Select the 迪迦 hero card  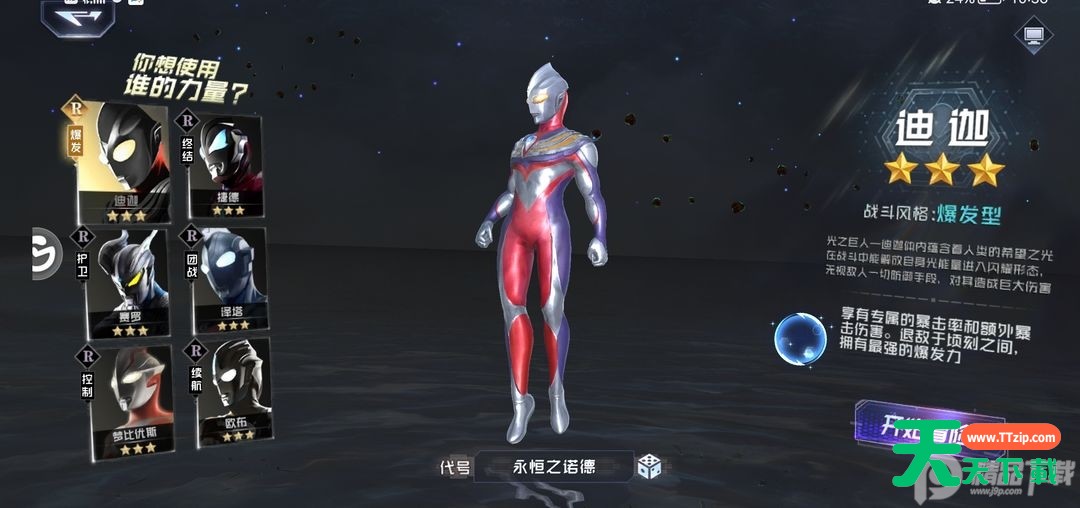(122, 164)
